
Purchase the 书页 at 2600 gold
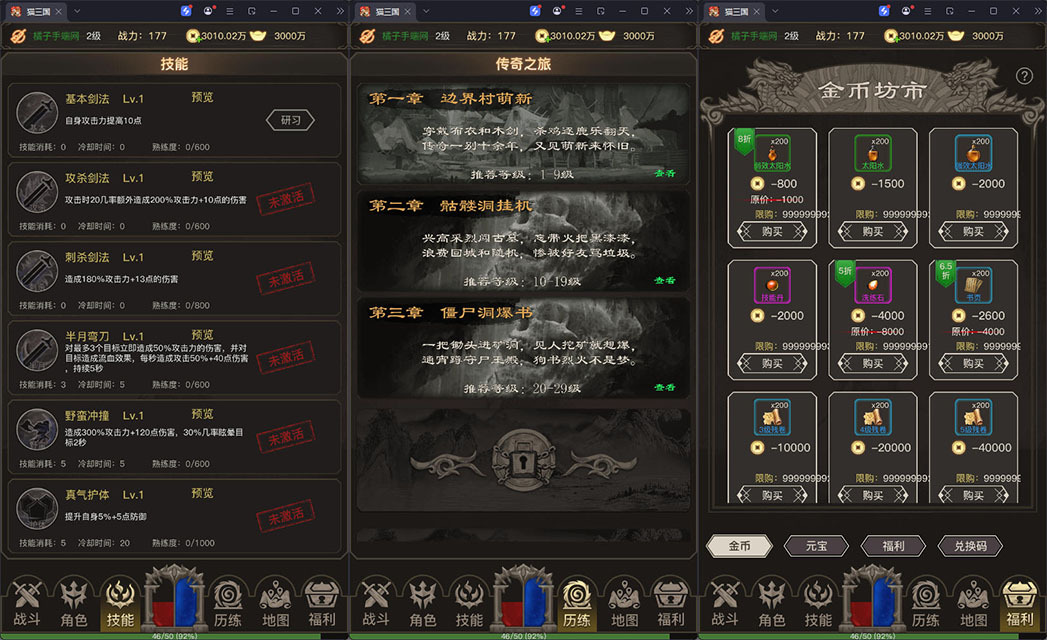(x=973, y=364)
